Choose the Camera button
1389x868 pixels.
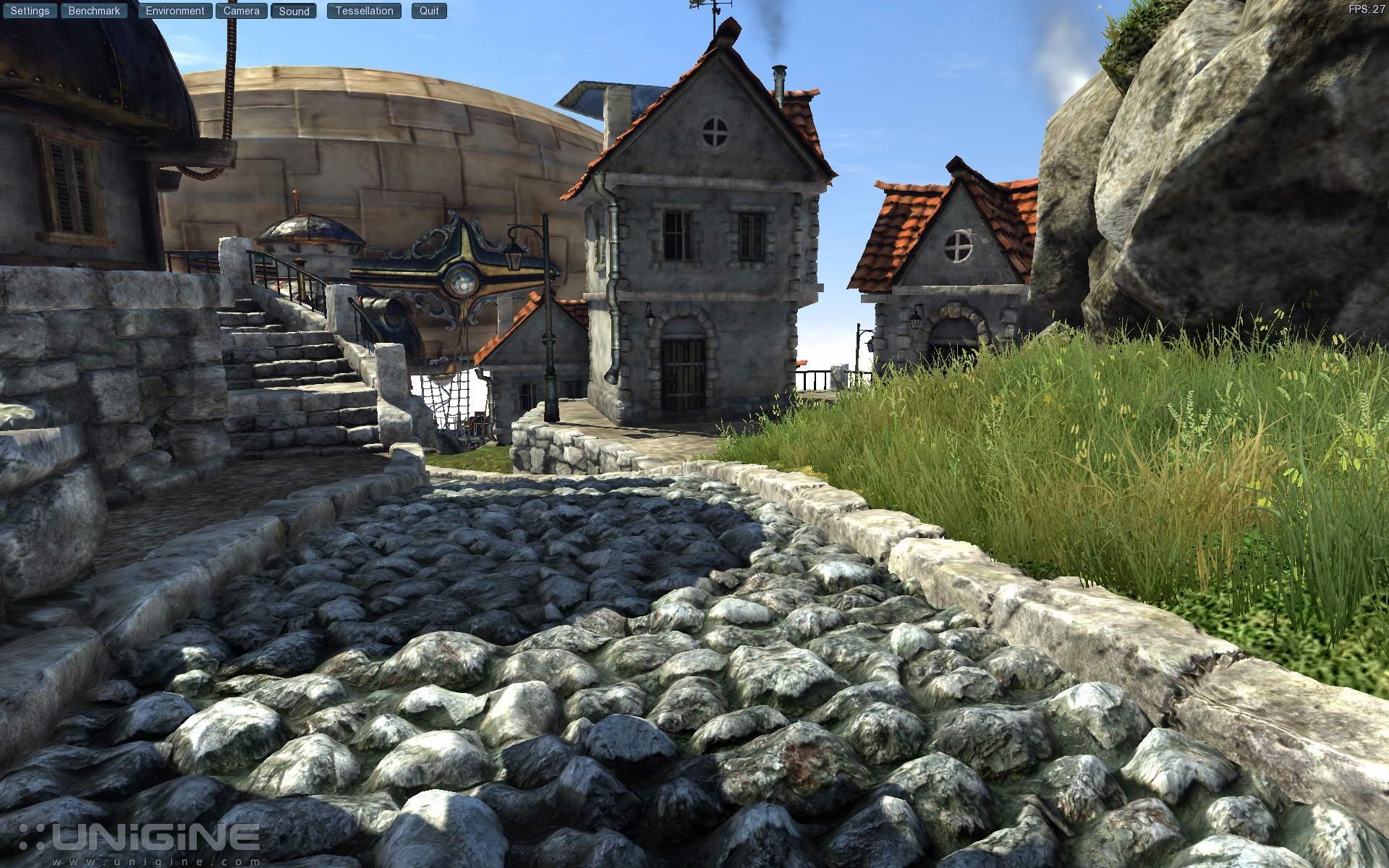[242, 11]
